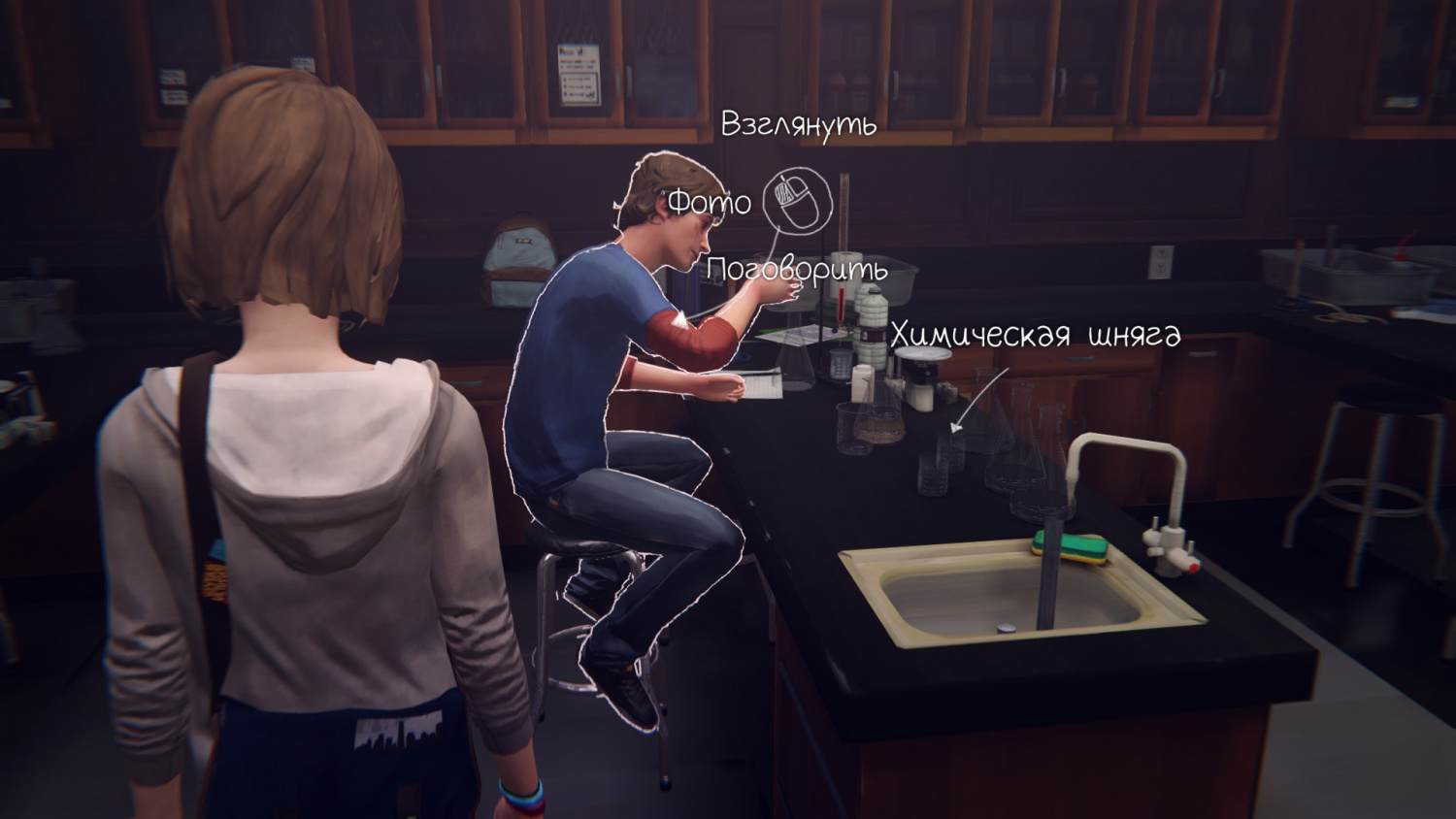The height and width of the screenshot is (819, 1456).
Task: Pick the "Поговорить" dialogue option
Action: tap(797, 270)
